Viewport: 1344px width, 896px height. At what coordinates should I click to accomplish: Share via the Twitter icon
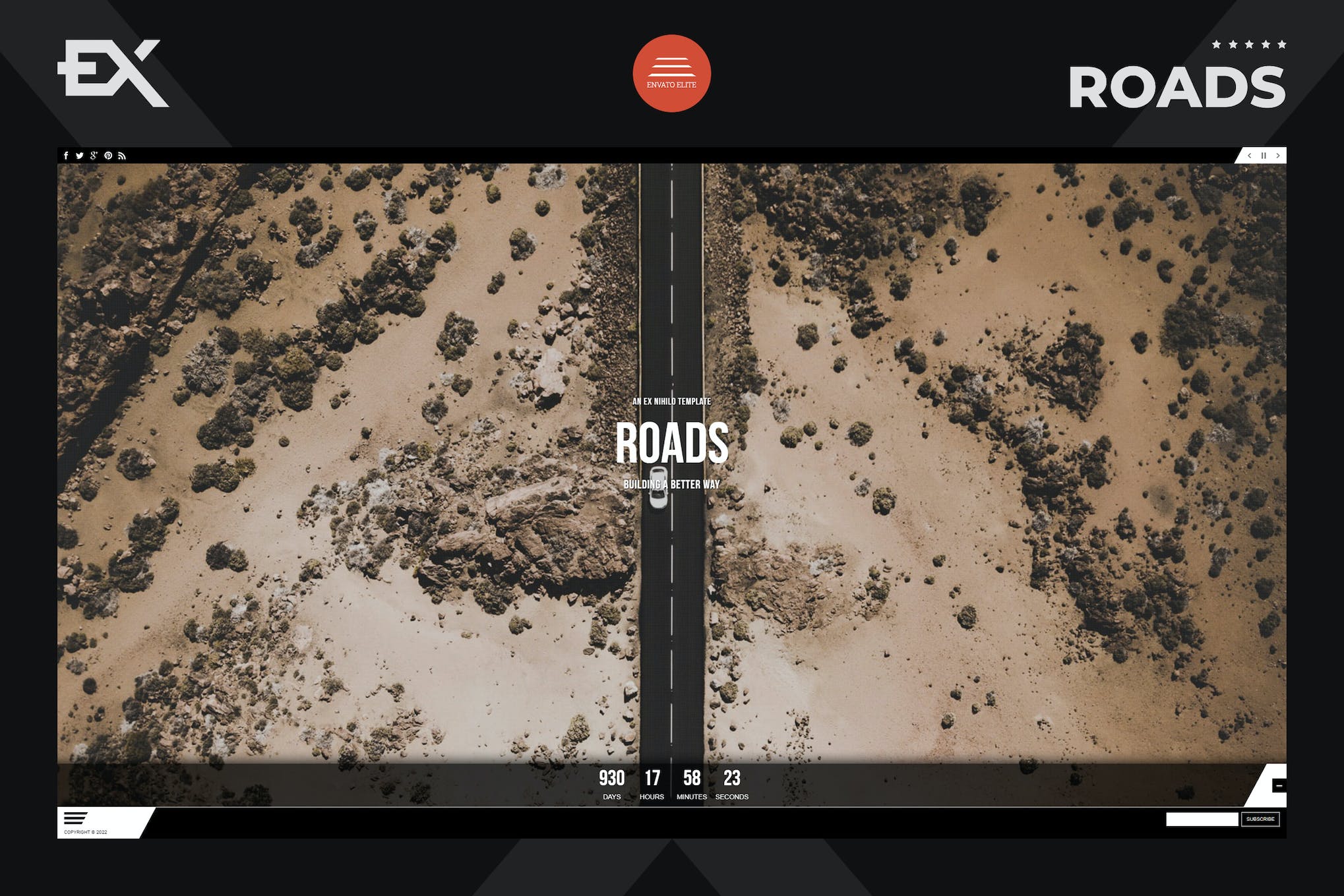click(80, 156)
